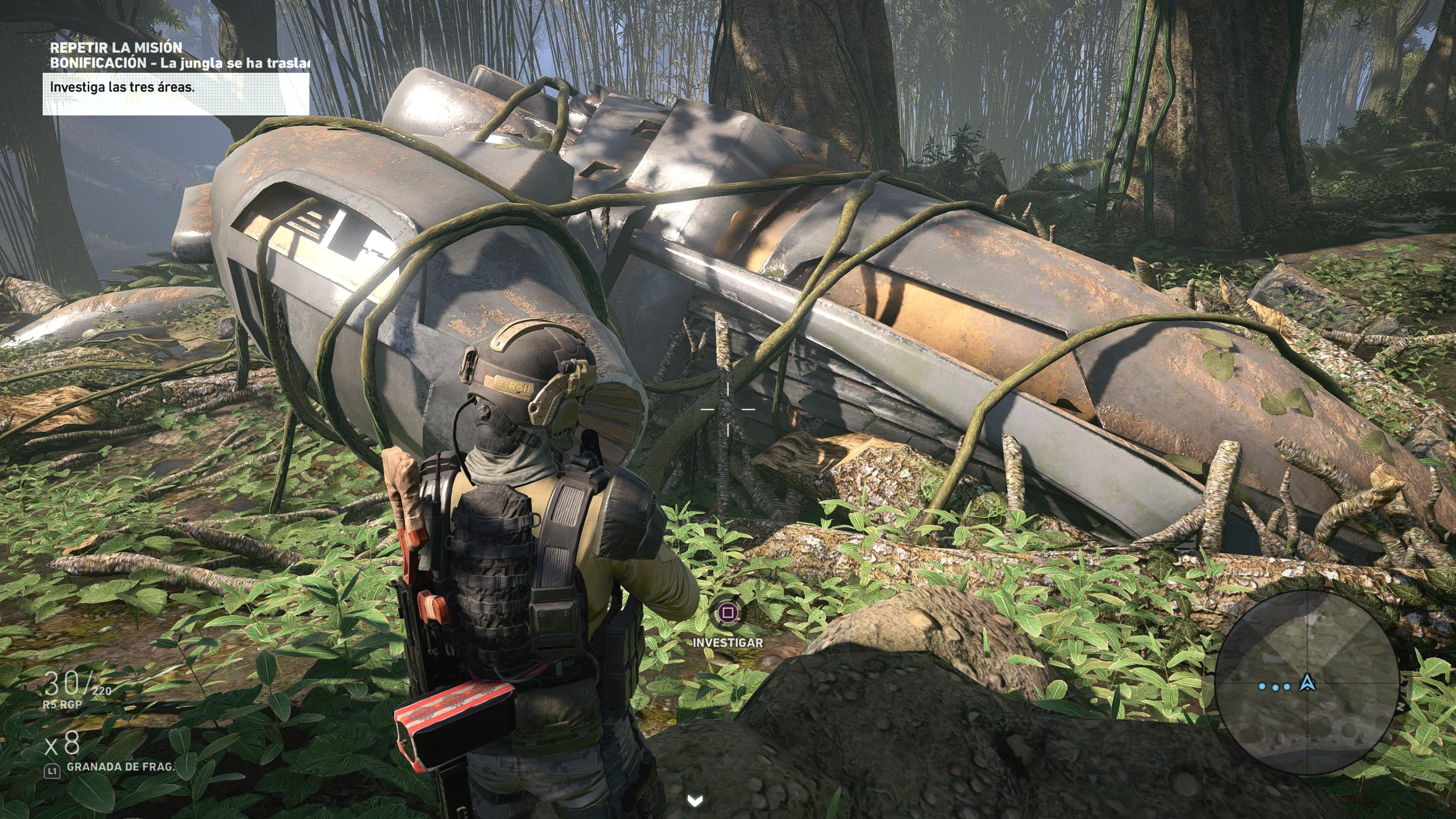
Task: Expand the down chevron at screen bottom
Action: pos(695,801)
